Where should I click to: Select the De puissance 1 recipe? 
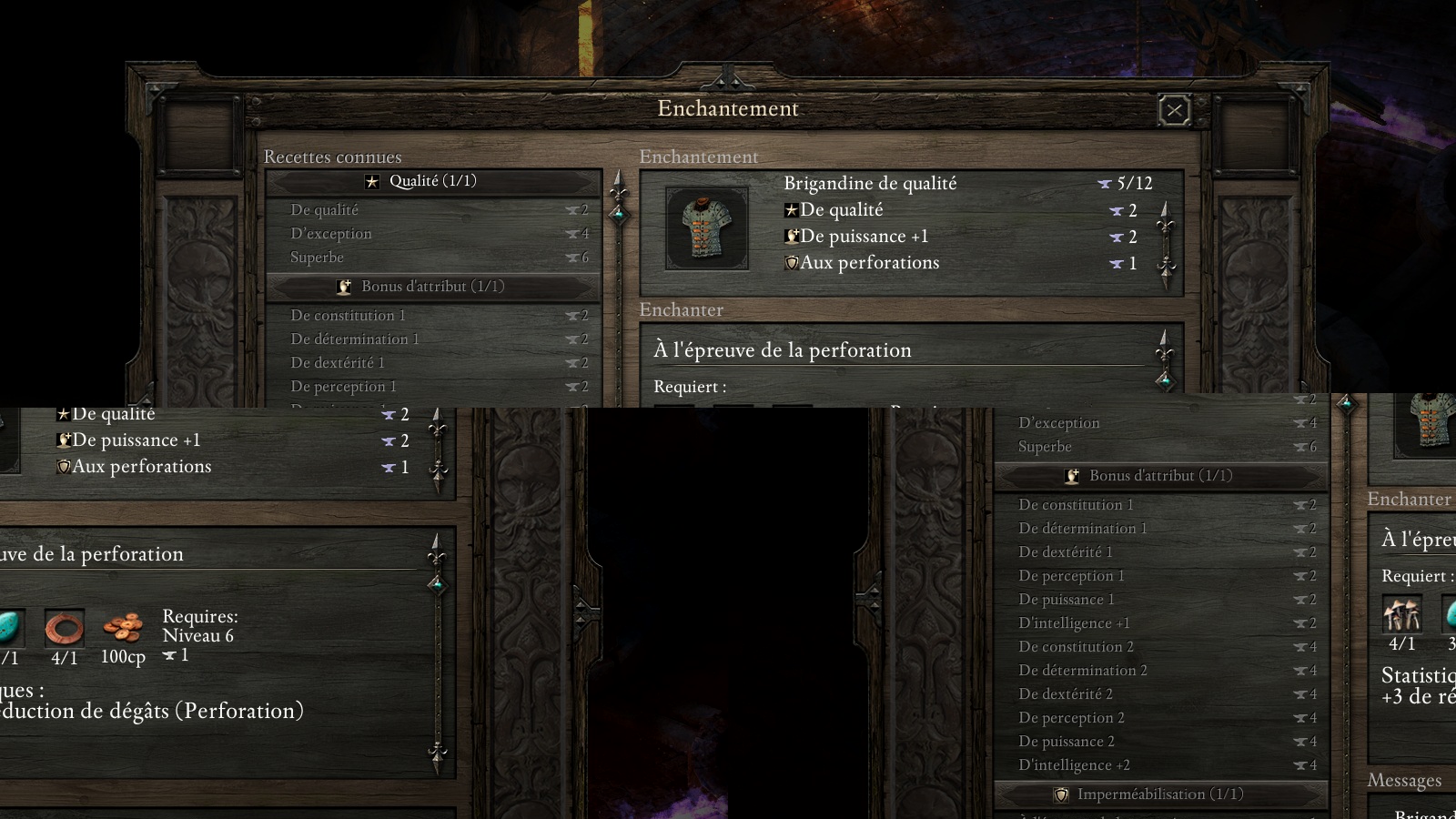[x=1067, y=600]
